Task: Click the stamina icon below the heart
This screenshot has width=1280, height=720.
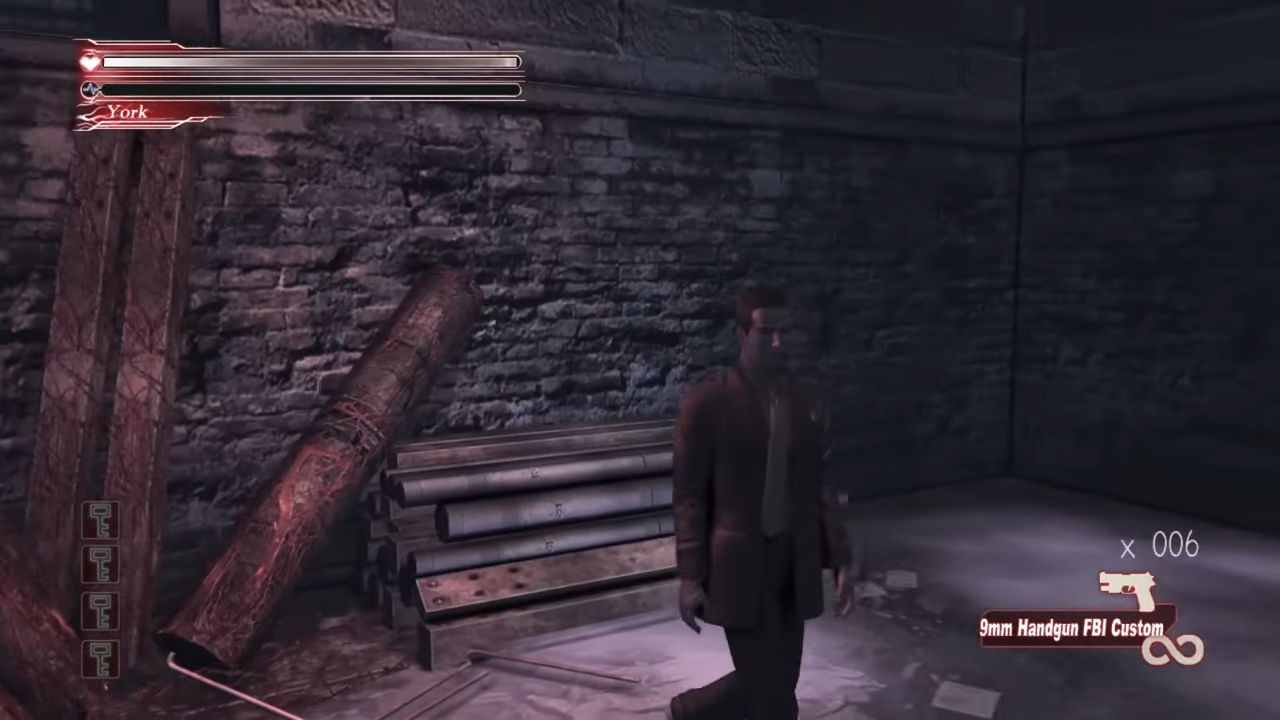Action: 90,89
